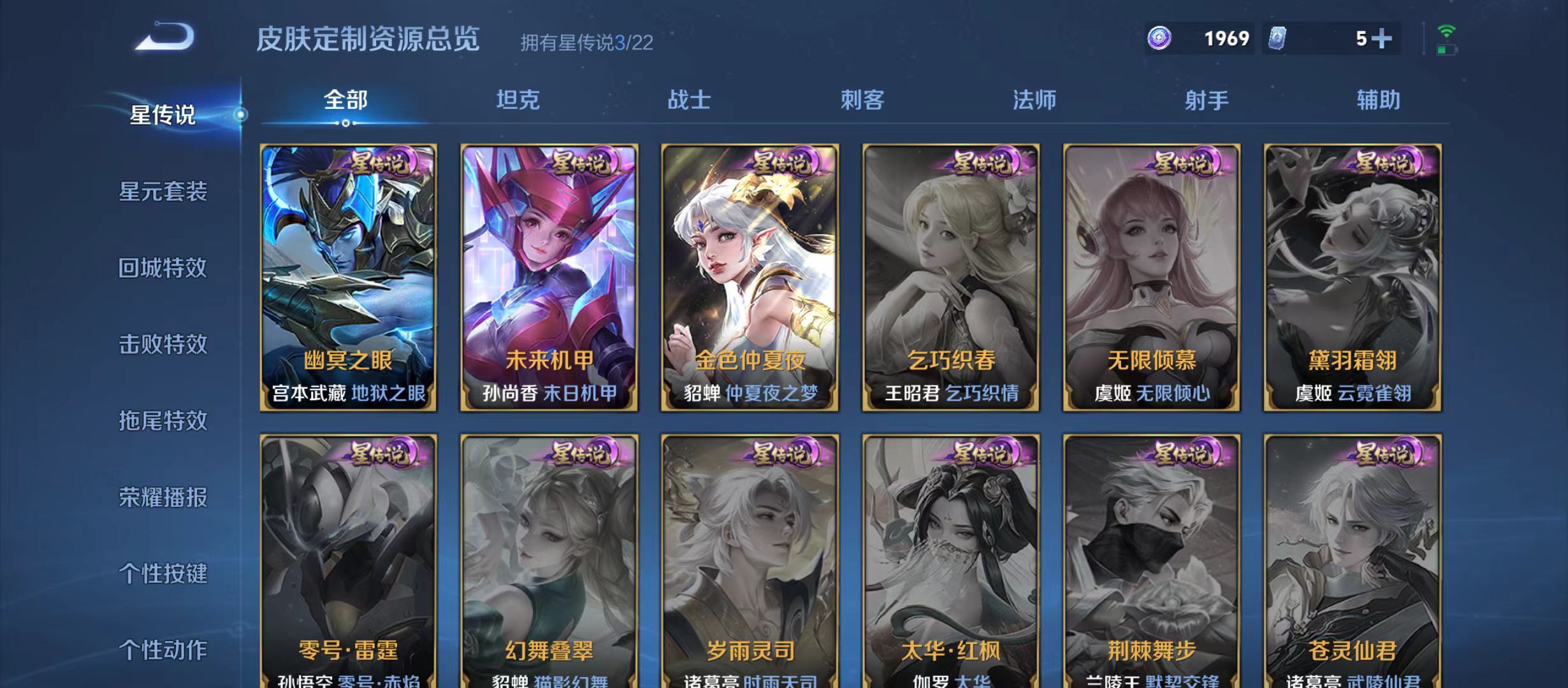This screenshot has height=688, width=1568.
Task: Switch to the 坦克 tab
Action: click(x=516, y=99)
